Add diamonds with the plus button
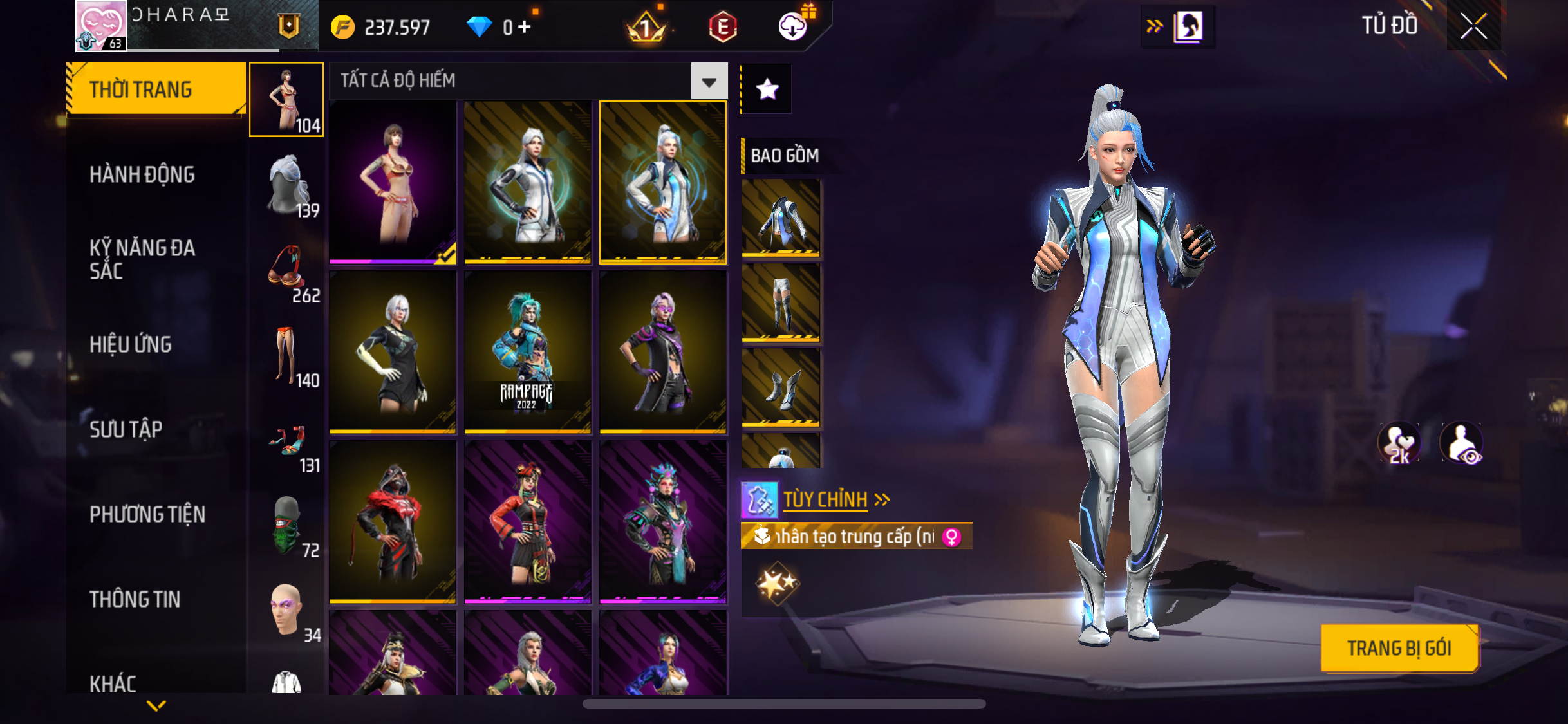The height and width of the screenshot is (724, 1568). tap(525, 26)
